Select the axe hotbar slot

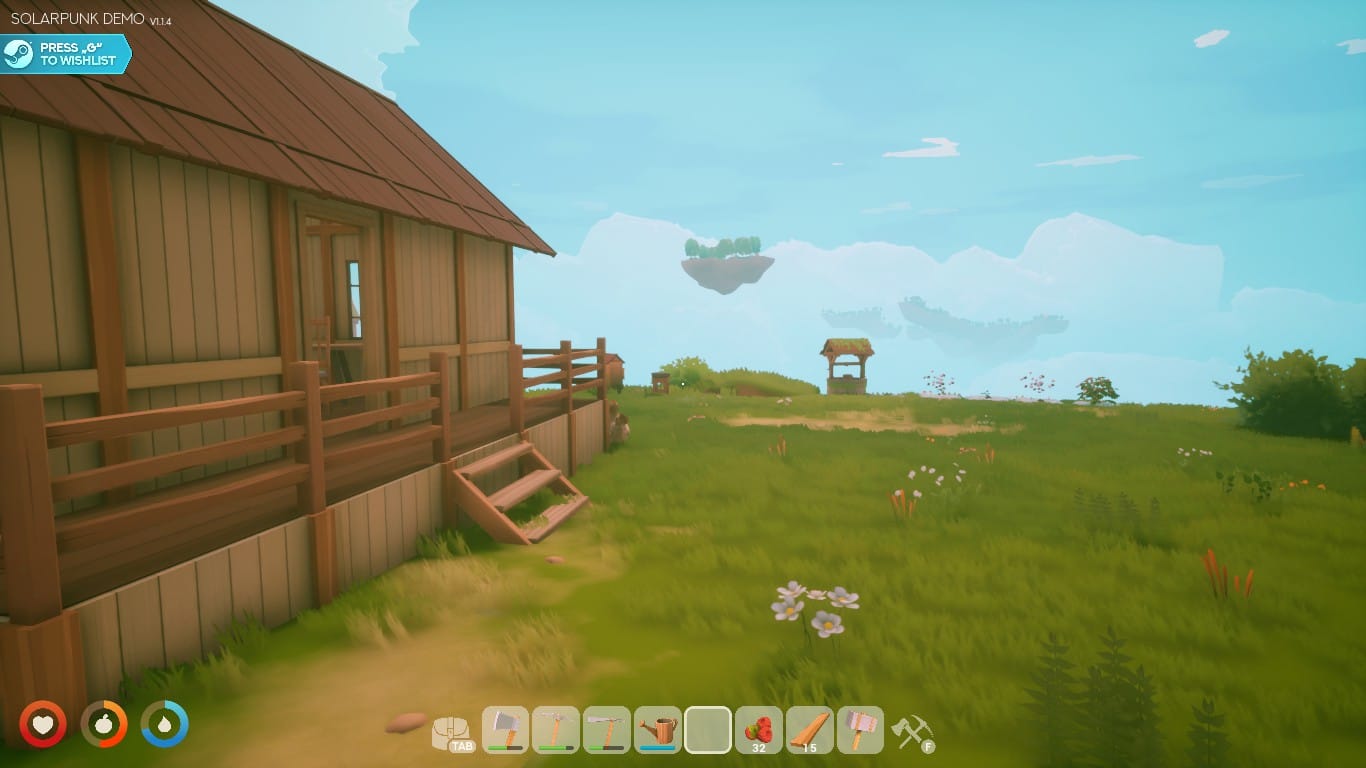click(505, 729)
